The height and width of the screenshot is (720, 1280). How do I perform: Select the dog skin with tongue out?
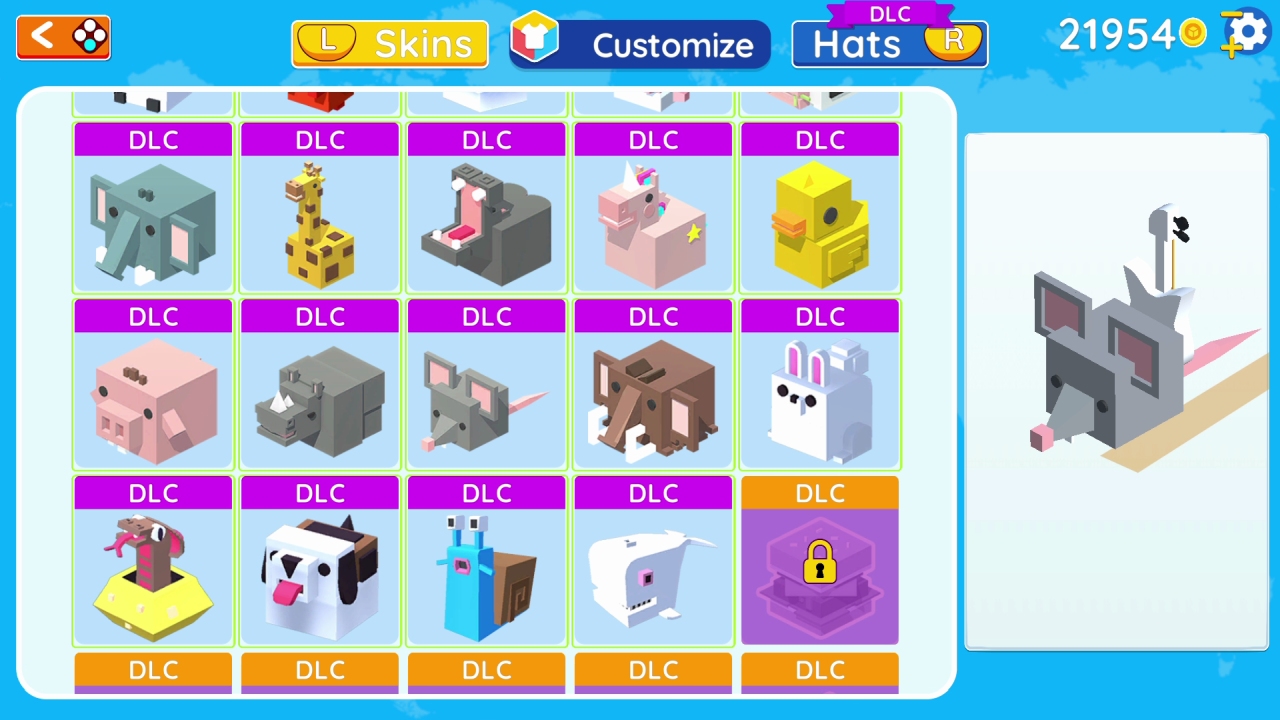[x=319, y=573]
